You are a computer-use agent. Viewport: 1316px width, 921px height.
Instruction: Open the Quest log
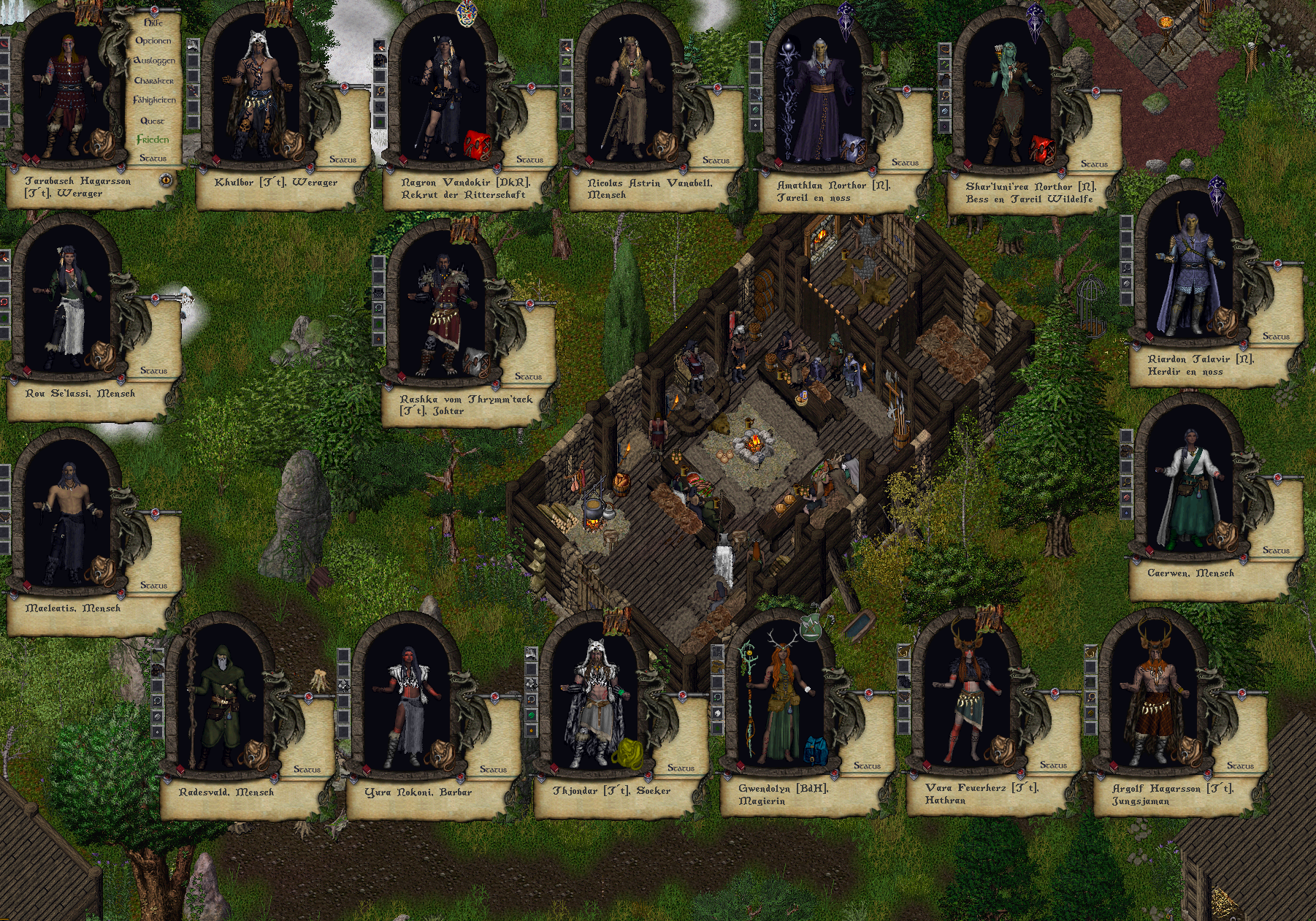153,121
